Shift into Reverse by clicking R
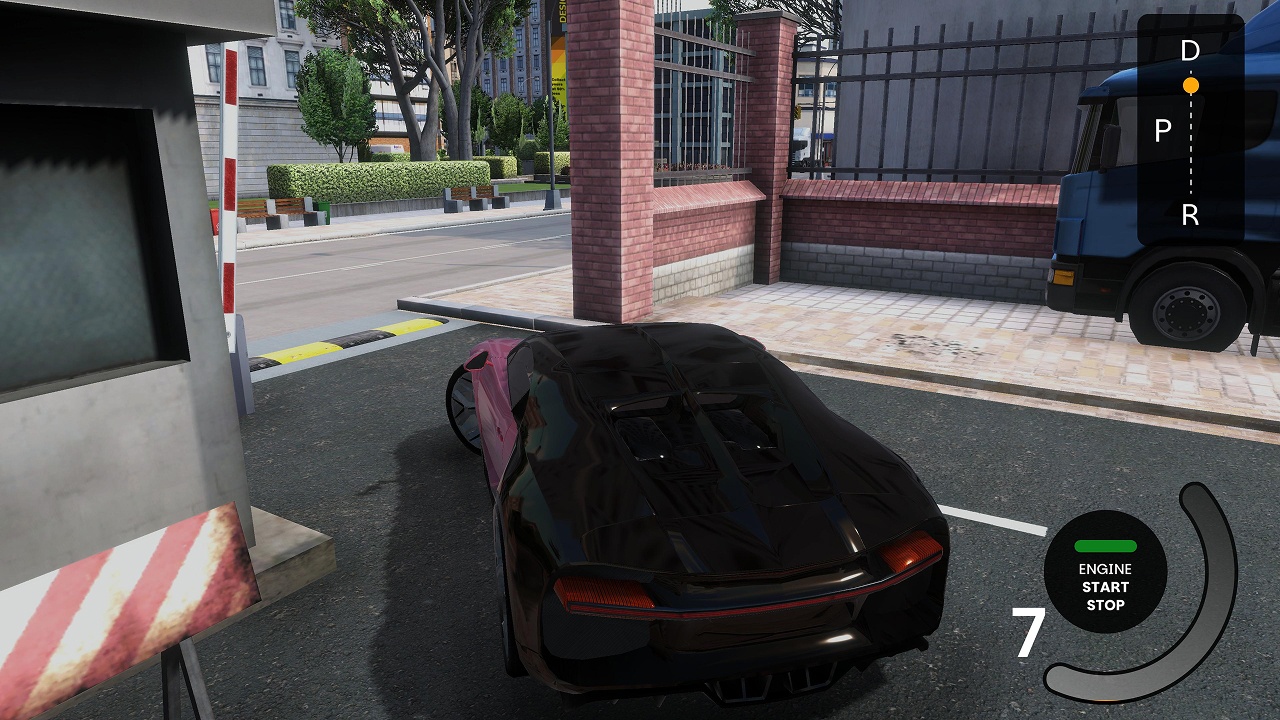The height and width of the screenshot is (720, 1280). pyautogui.click(x=1190, y=213)
